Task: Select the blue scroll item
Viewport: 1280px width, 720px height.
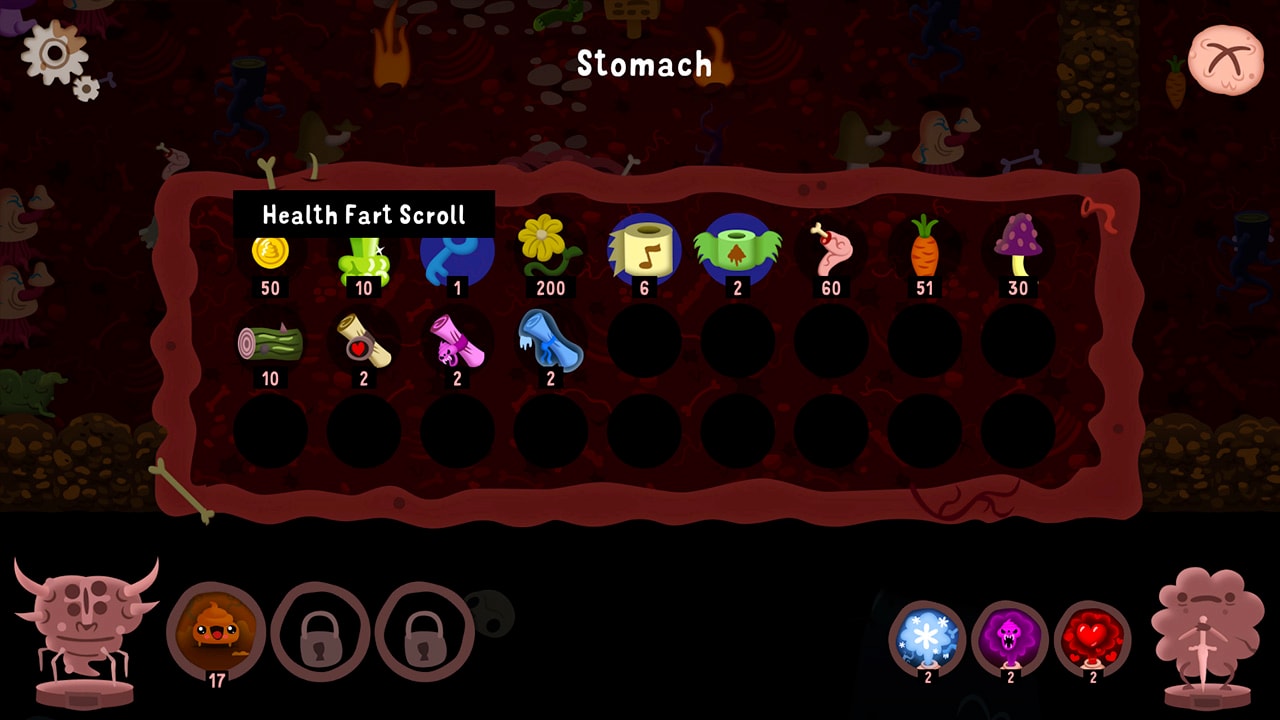Action: pos(551,345)
